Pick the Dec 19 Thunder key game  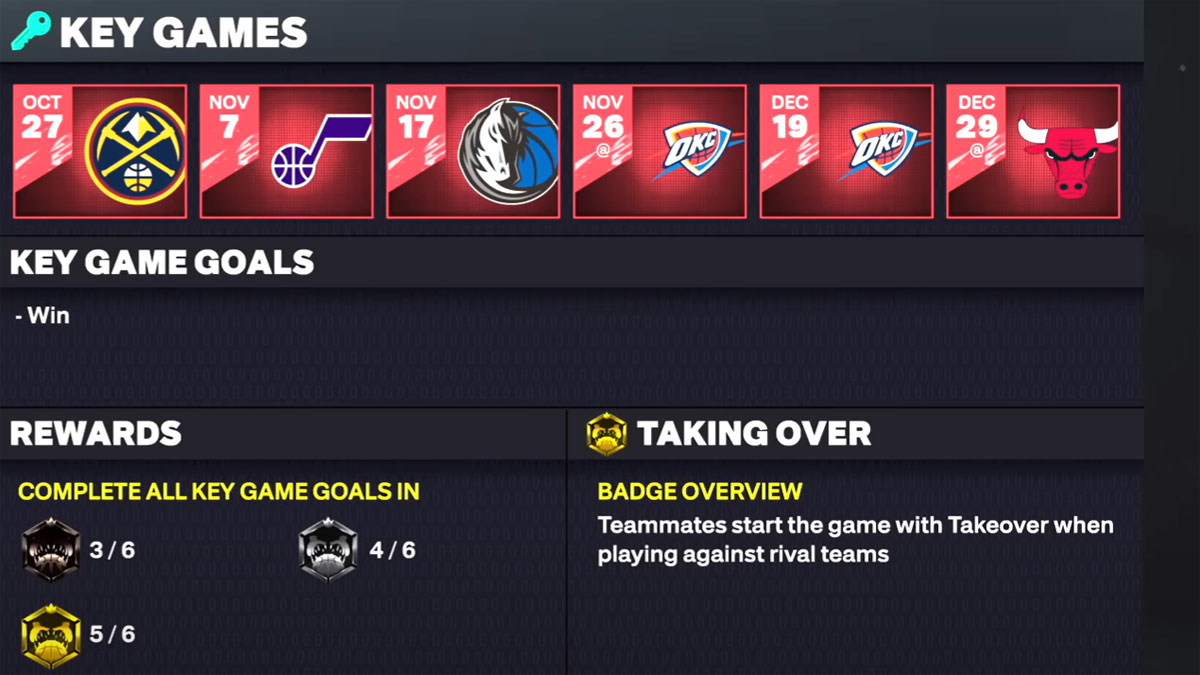(847, 151)
